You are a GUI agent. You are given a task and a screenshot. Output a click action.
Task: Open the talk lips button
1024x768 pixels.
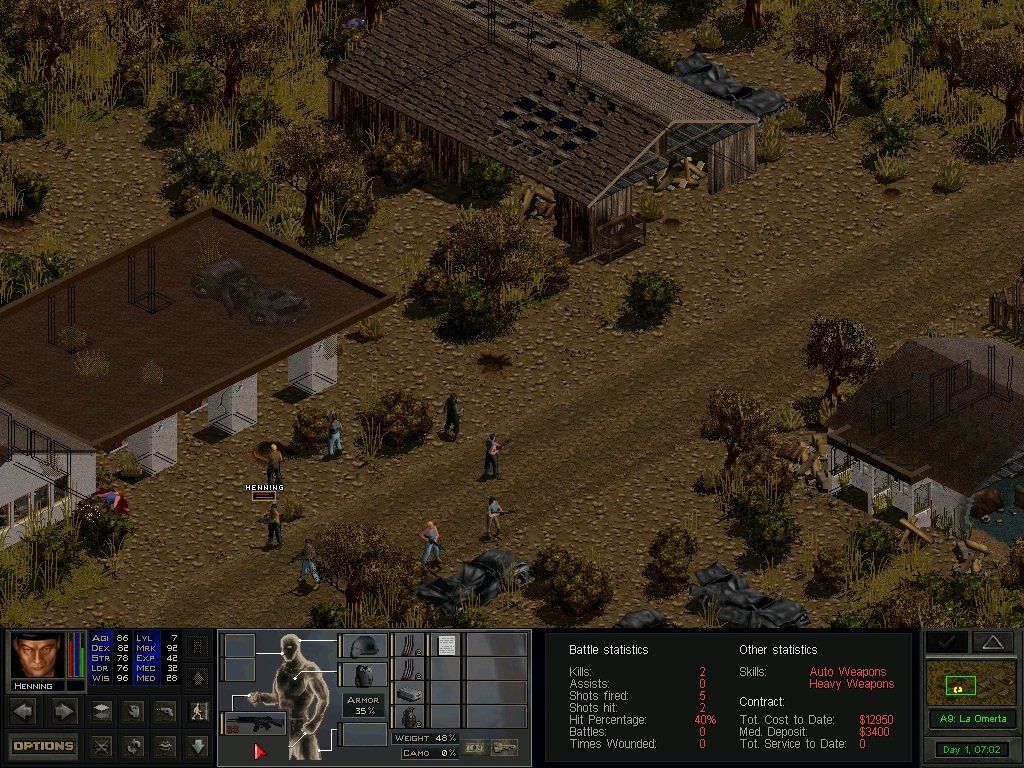pyautogui.click(x=166, y=745)
